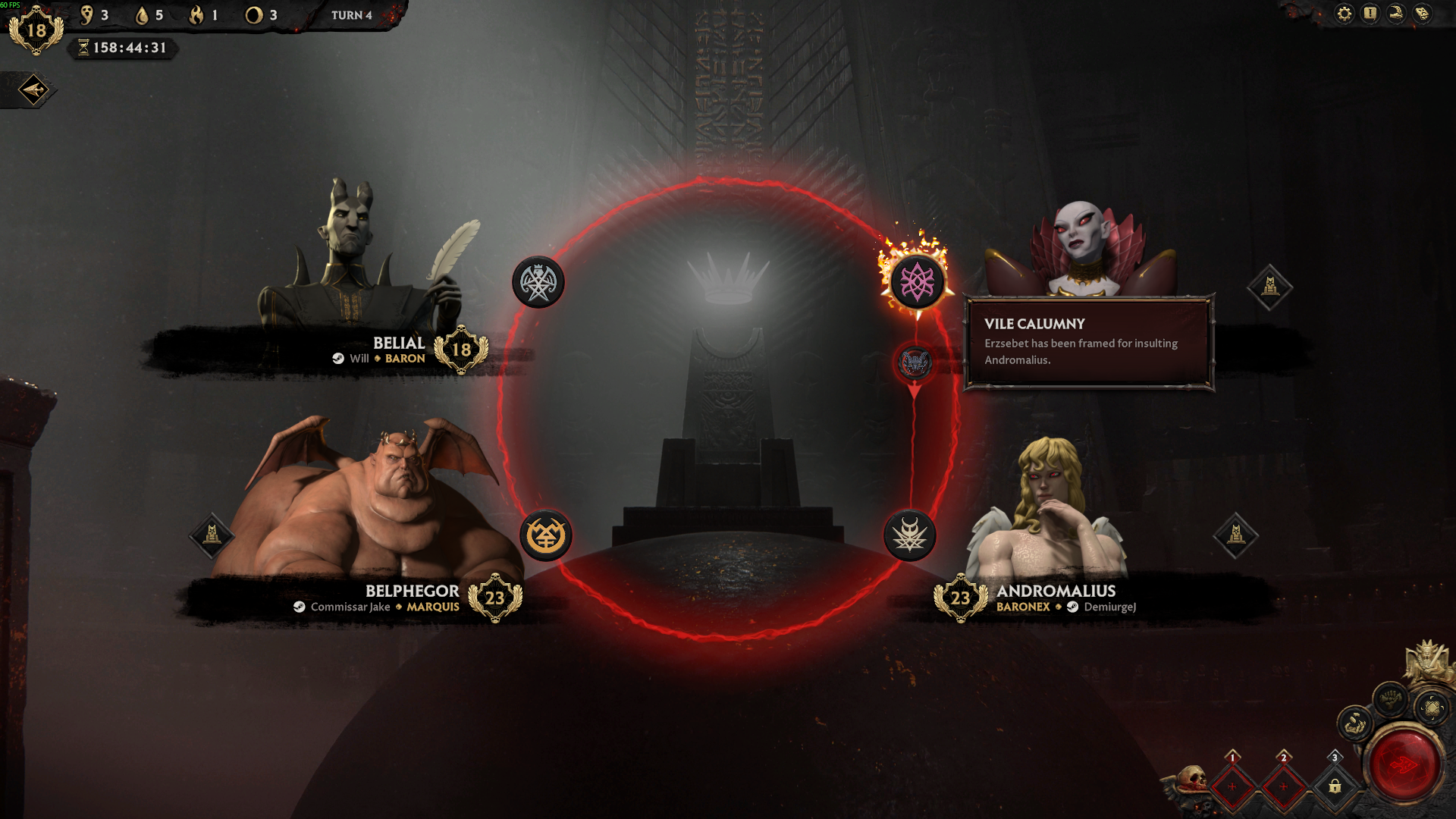Click the throne diamond beside Belphegor
This screenshot has width=1456, height=819.
(212, 535)
